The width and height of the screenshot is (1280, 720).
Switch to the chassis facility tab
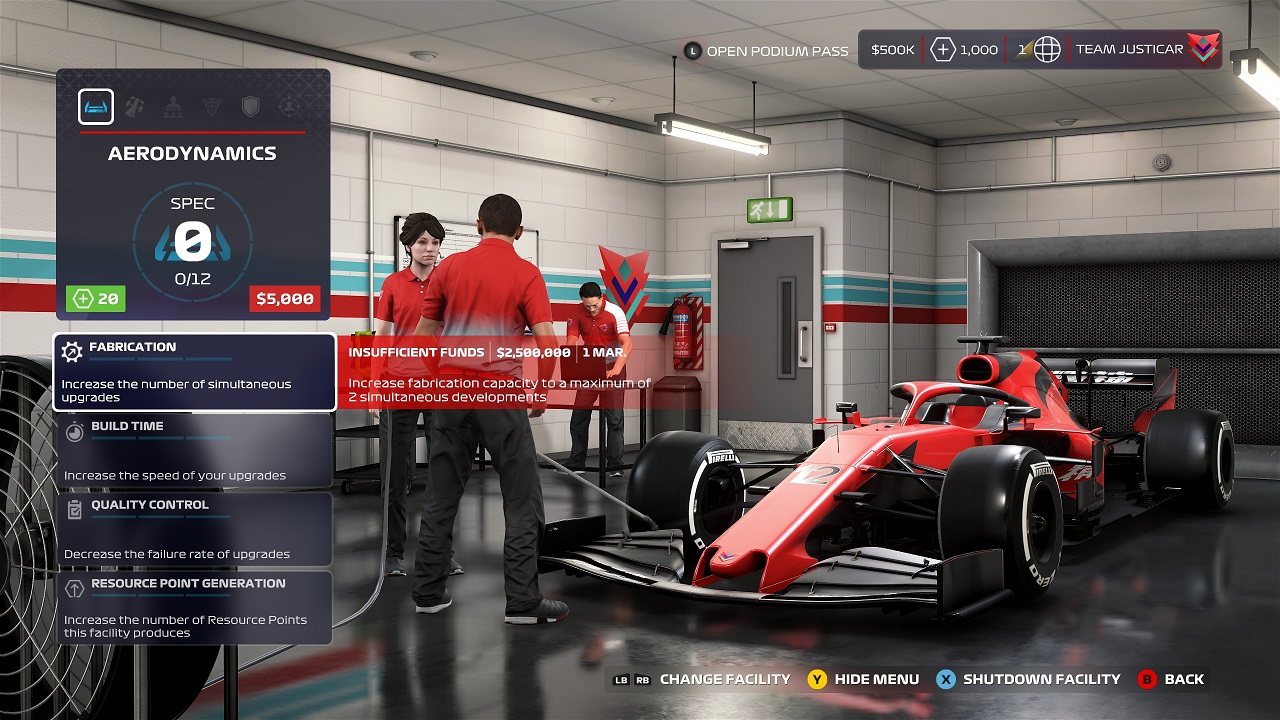coord(134,107)
